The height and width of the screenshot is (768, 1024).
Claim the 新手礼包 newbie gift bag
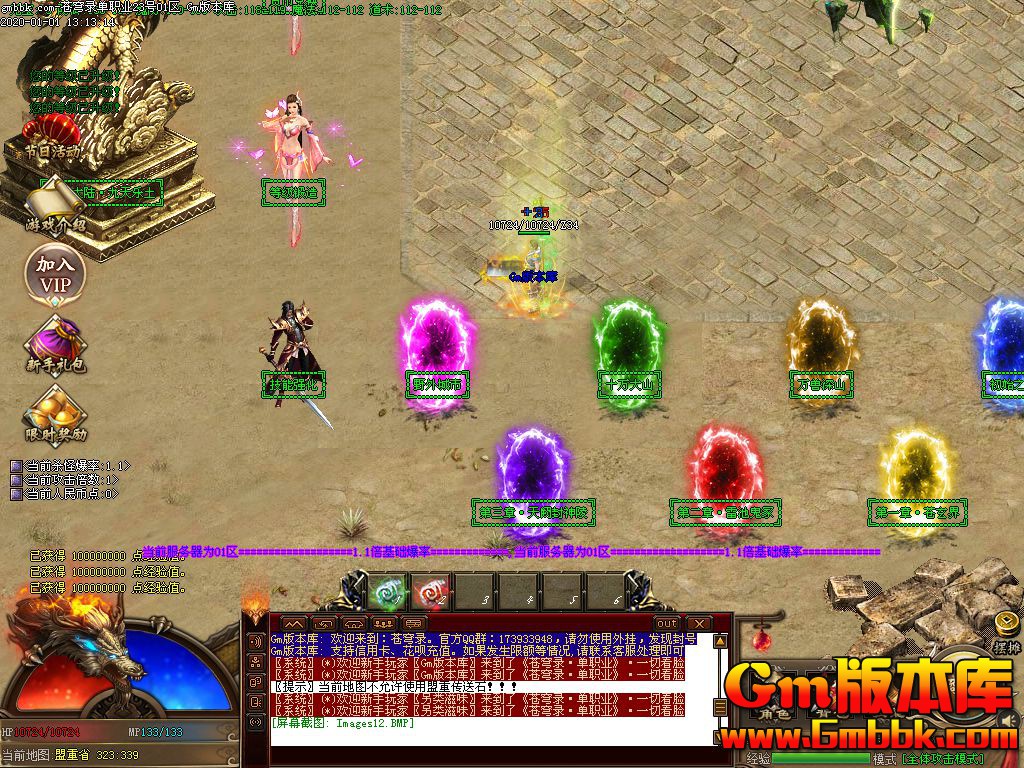click(x=55, y=344)
